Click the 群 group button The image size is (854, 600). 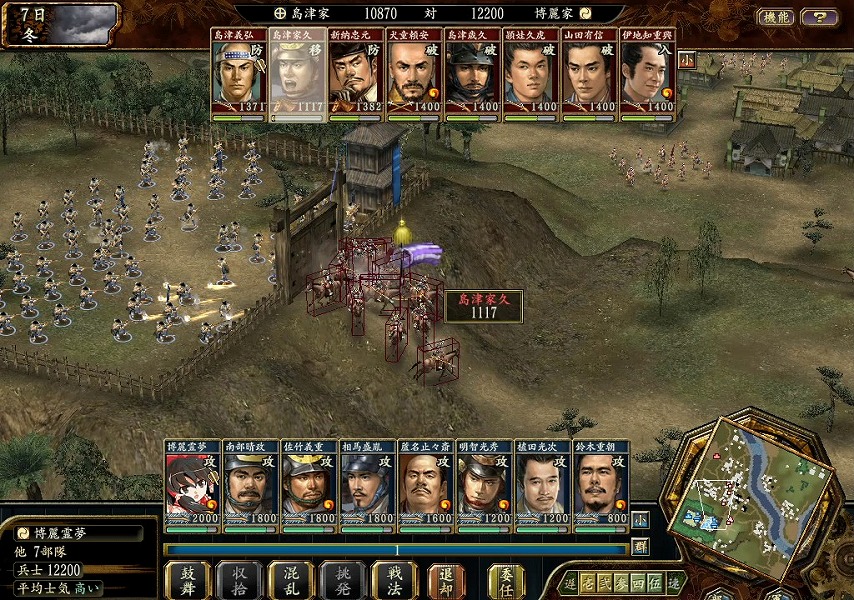(x=640, y=547)
